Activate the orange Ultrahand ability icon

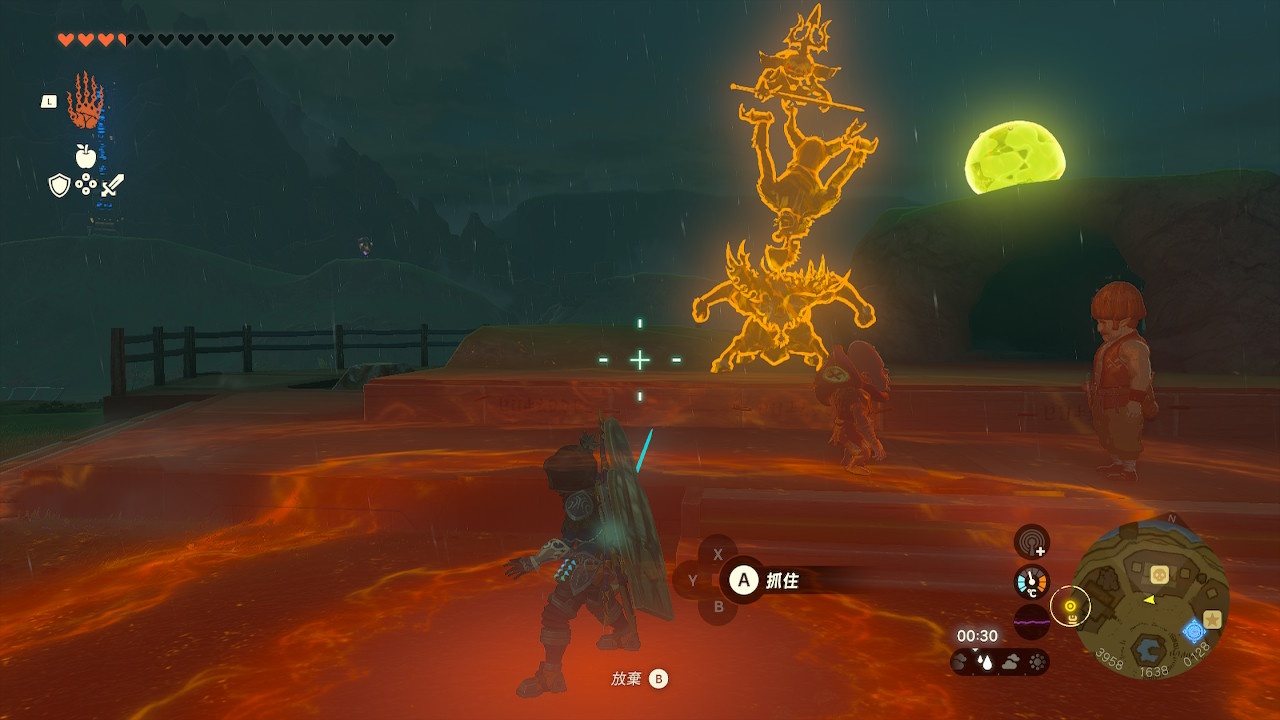85,100
